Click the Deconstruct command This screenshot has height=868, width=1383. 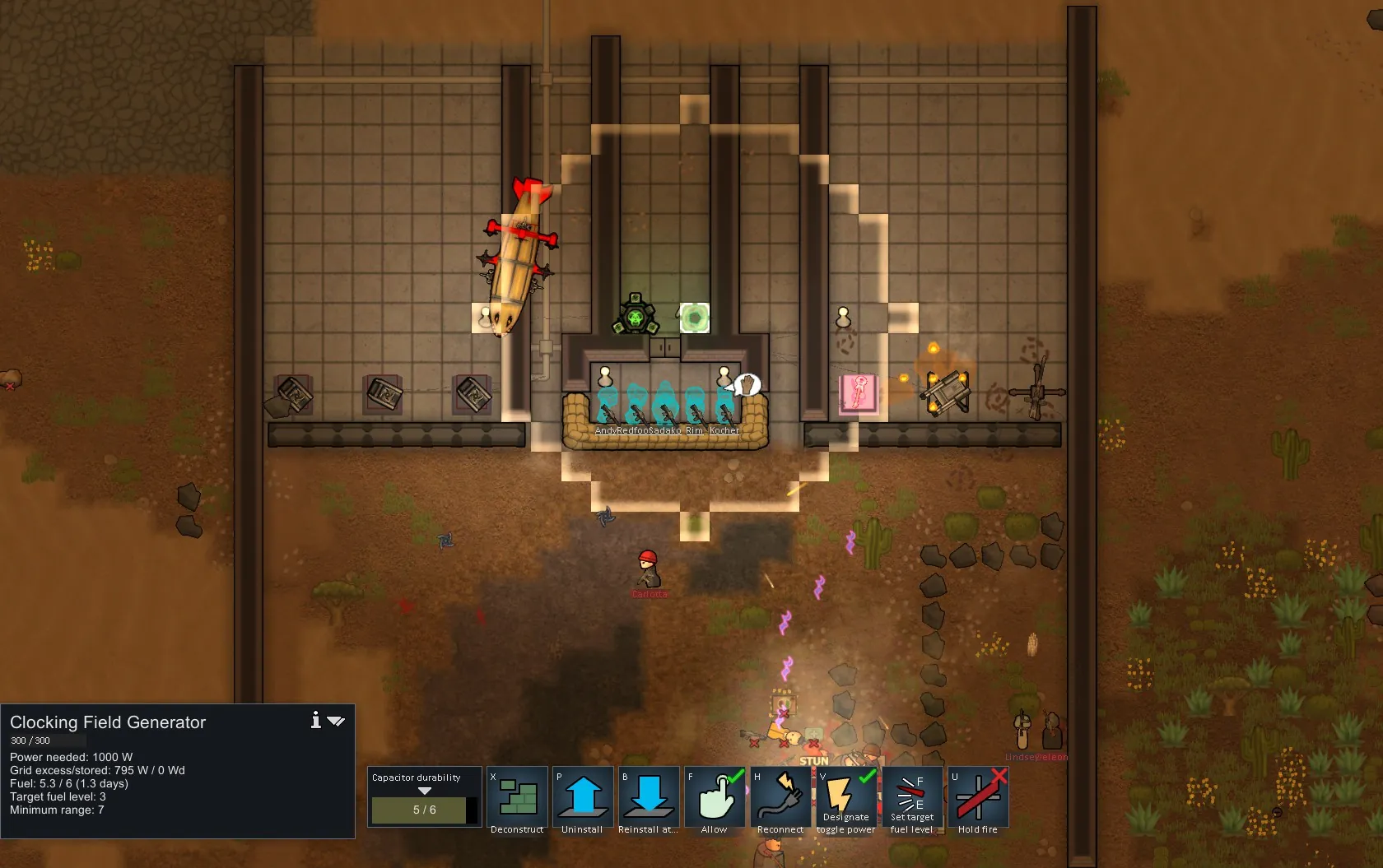coord(517,797)
